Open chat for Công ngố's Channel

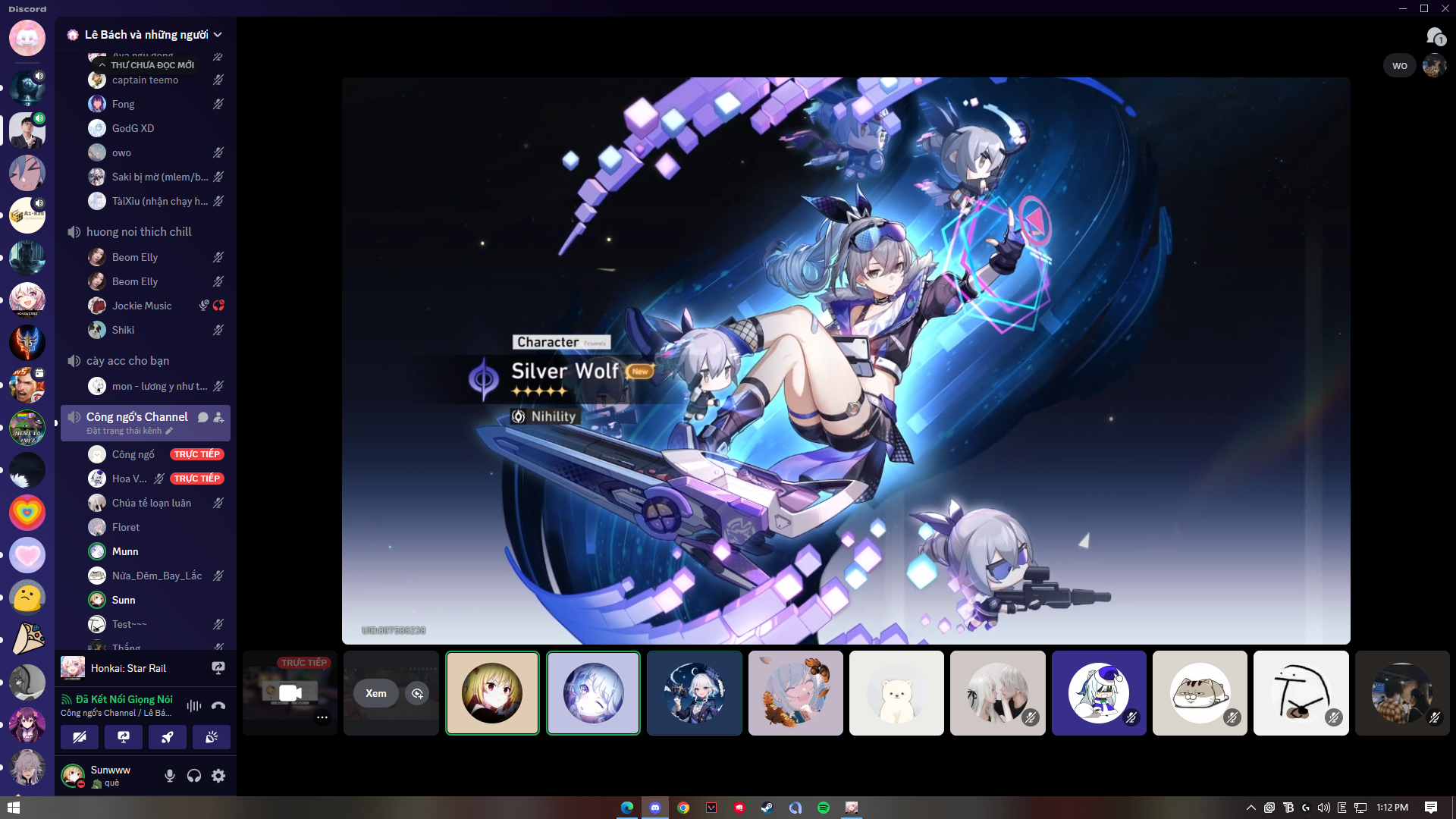[202, 417]
